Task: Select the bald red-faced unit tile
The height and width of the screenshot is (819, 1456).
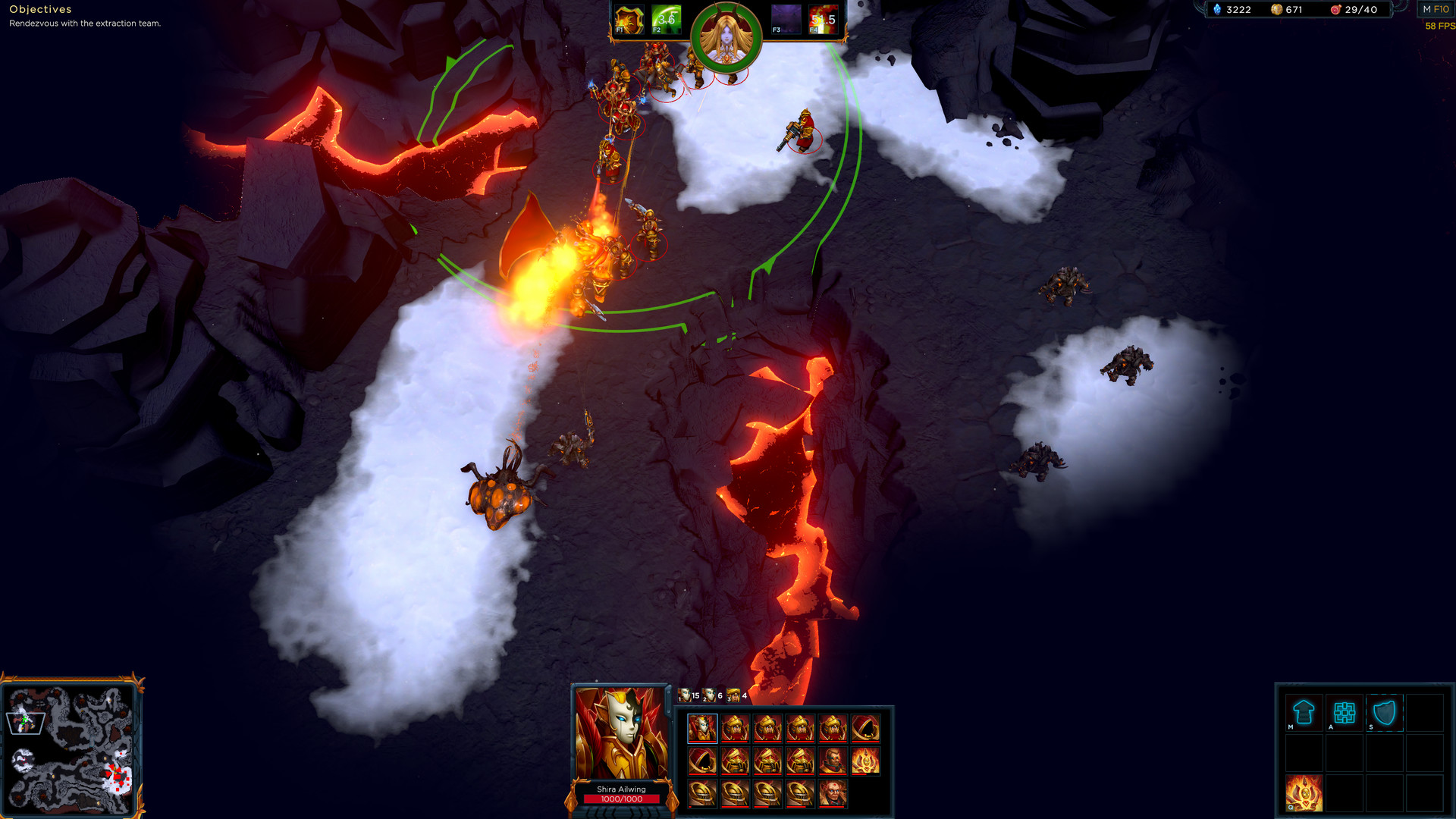Action: pos(833,793)
